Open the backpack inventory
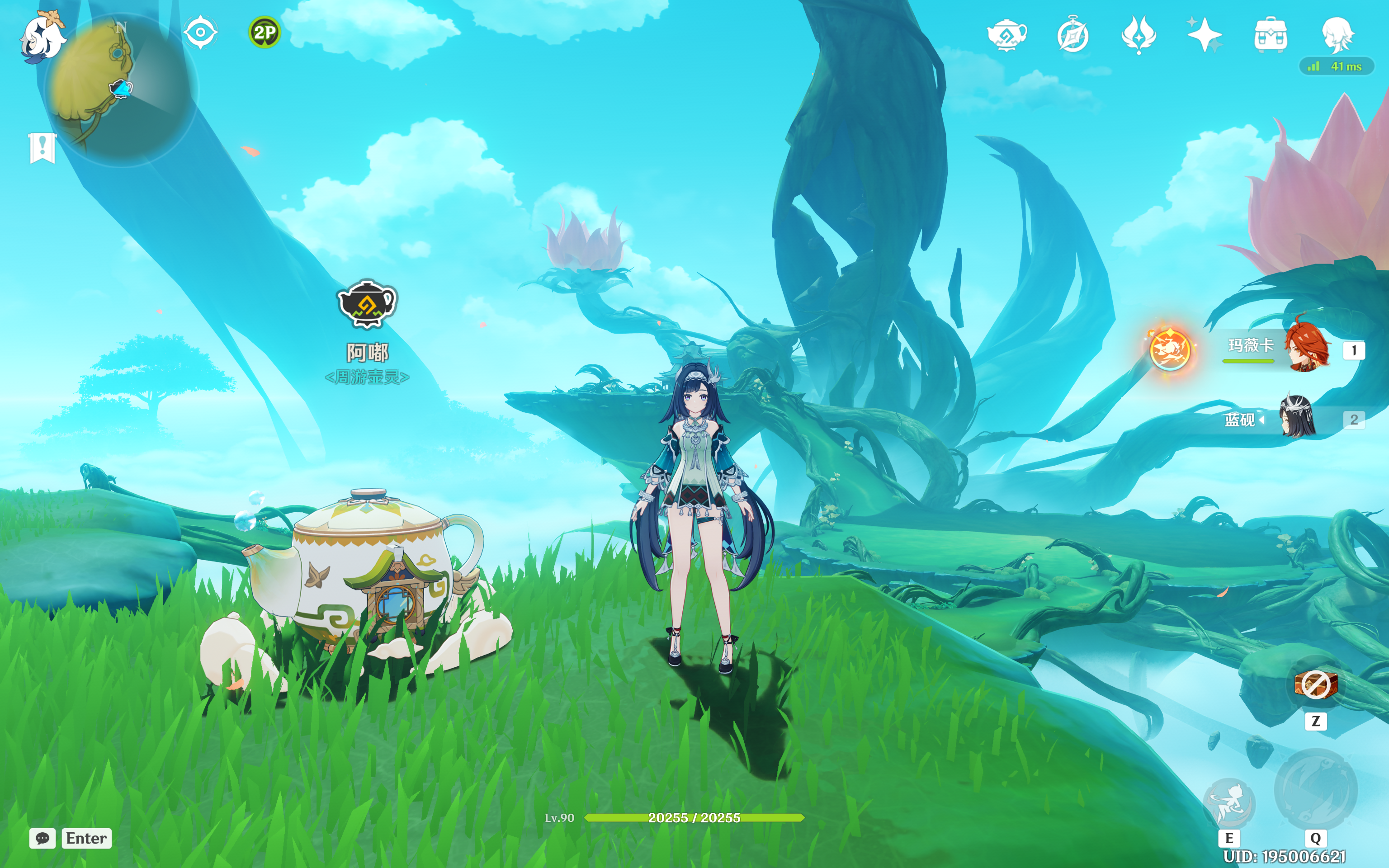The width and height of the screenshot is (1389, 868). [x=1271, y=34]
